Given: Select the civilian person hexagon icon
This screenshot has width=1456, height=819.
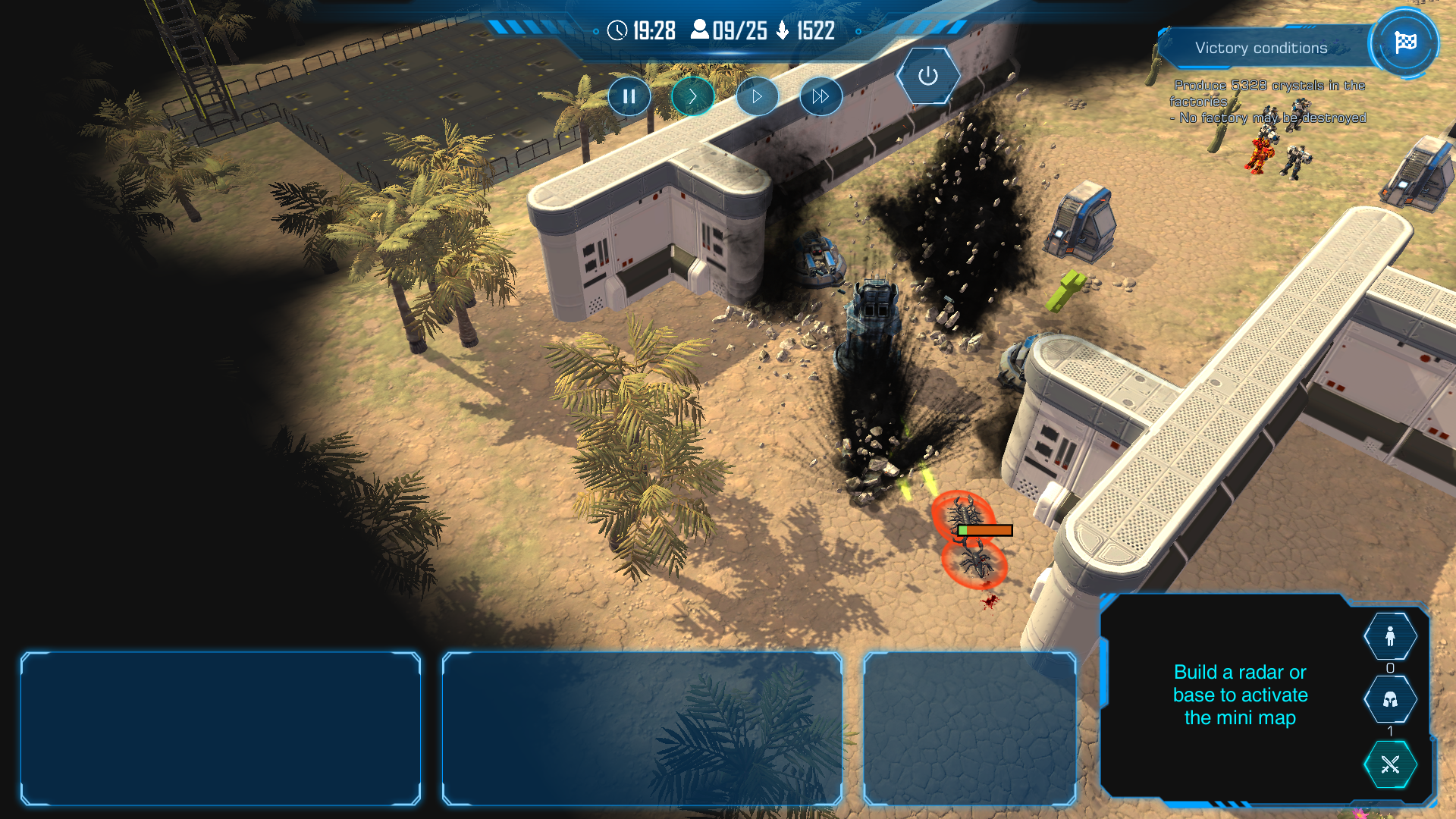Looking at the screenshot, I should click(1389, 636).
